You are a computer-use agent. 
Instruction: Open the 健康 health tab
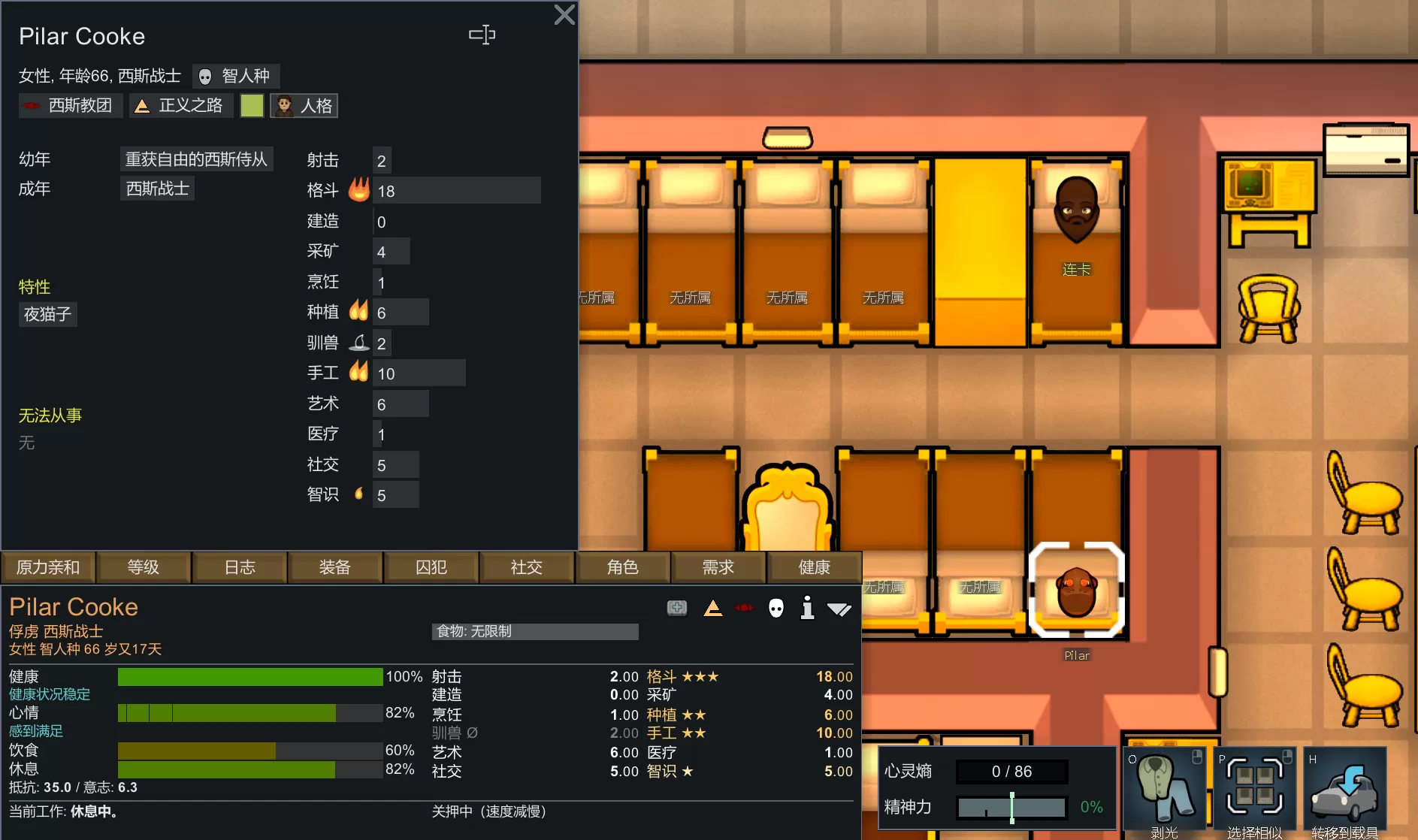pos(815,567)
